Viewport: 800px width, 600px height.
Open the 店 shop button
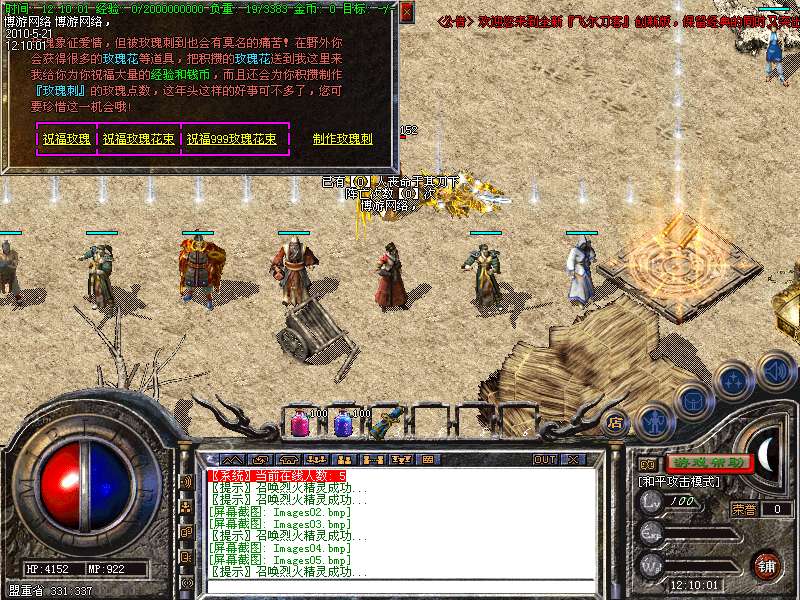(616, 421)
